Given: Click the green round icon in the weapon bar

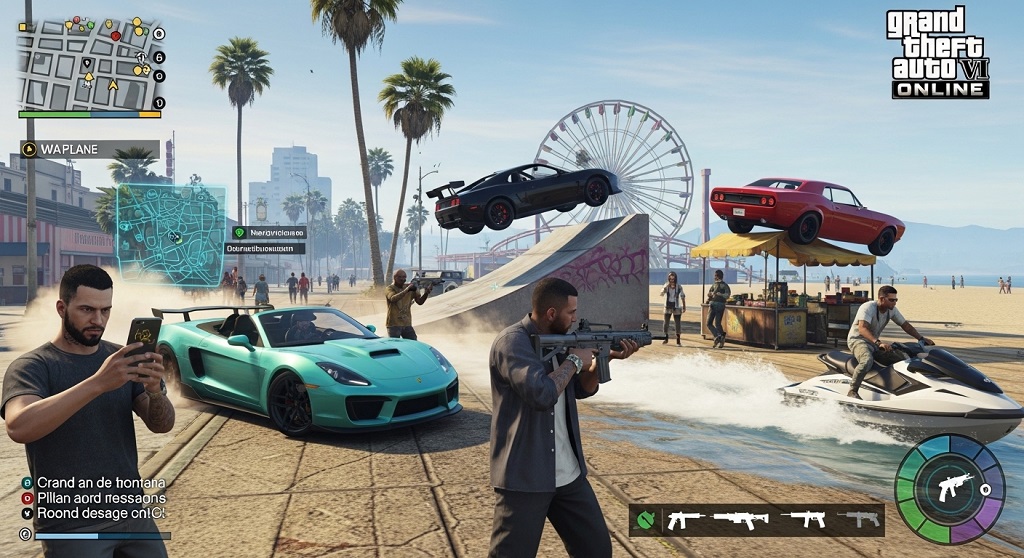Looking at the screenshot, I should tap(646, 519).
